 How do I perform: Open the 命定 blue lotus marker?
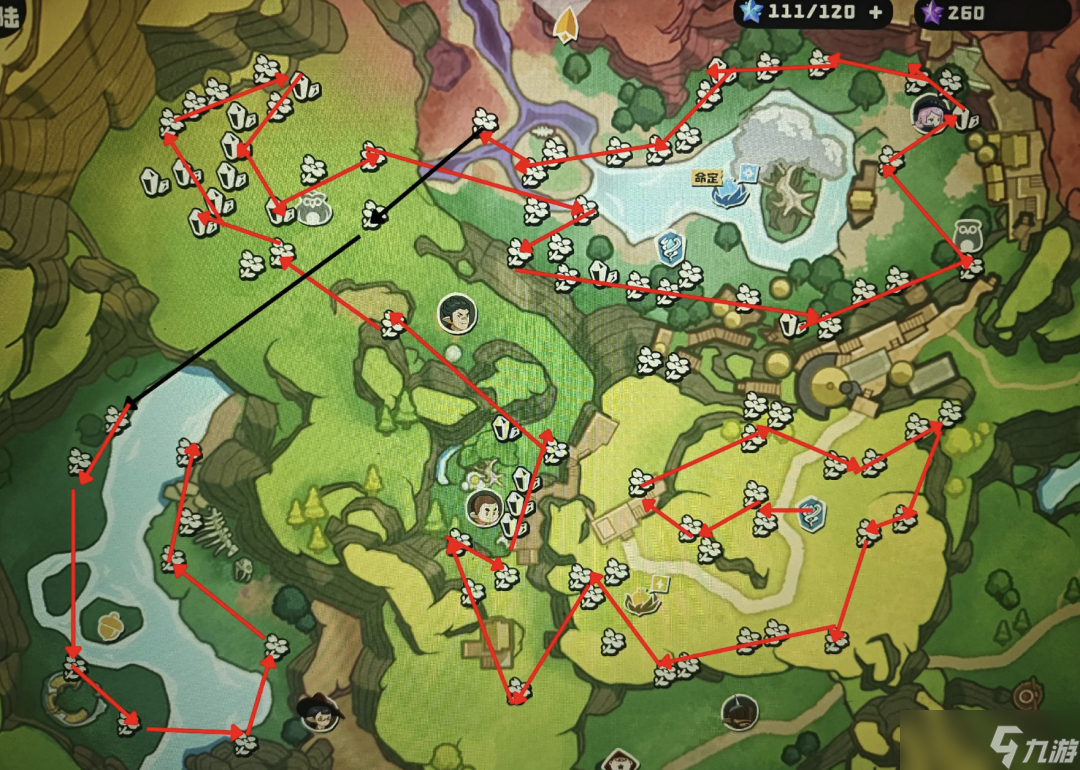[729, 190]
